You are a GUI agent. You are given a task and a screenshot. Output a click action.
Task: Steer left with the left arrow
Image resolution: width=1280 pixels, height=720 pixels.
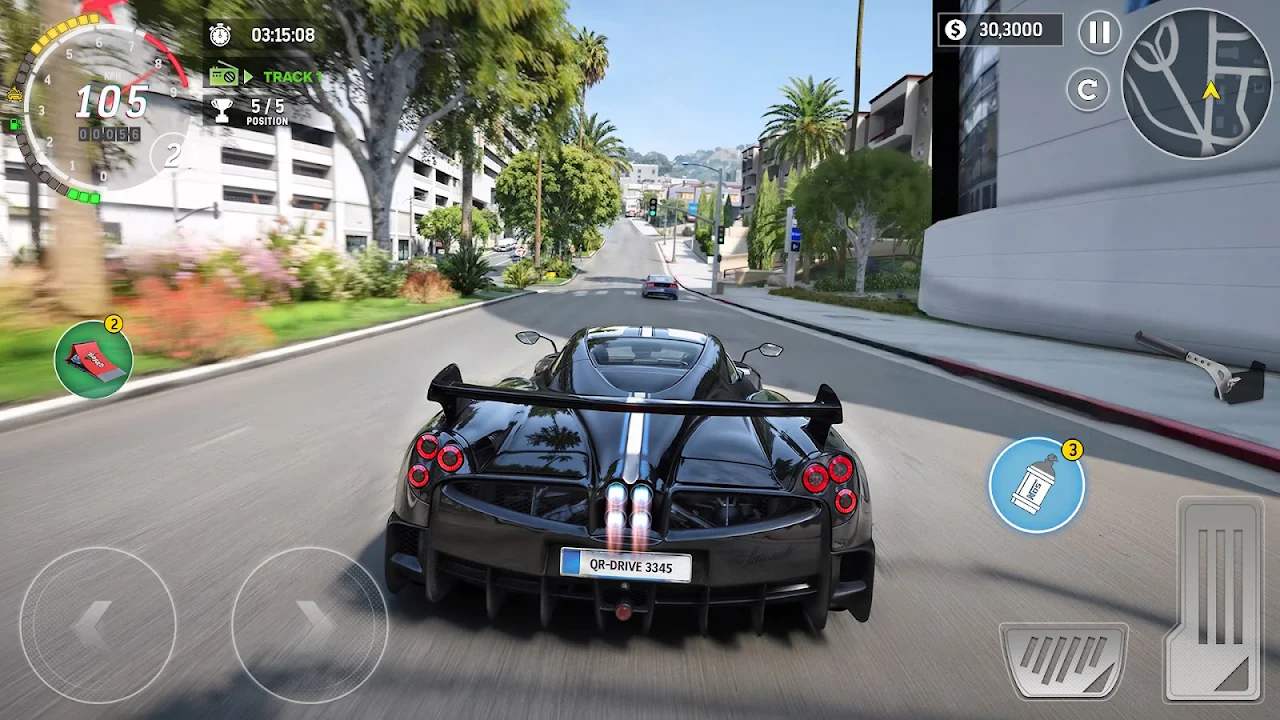97,625
